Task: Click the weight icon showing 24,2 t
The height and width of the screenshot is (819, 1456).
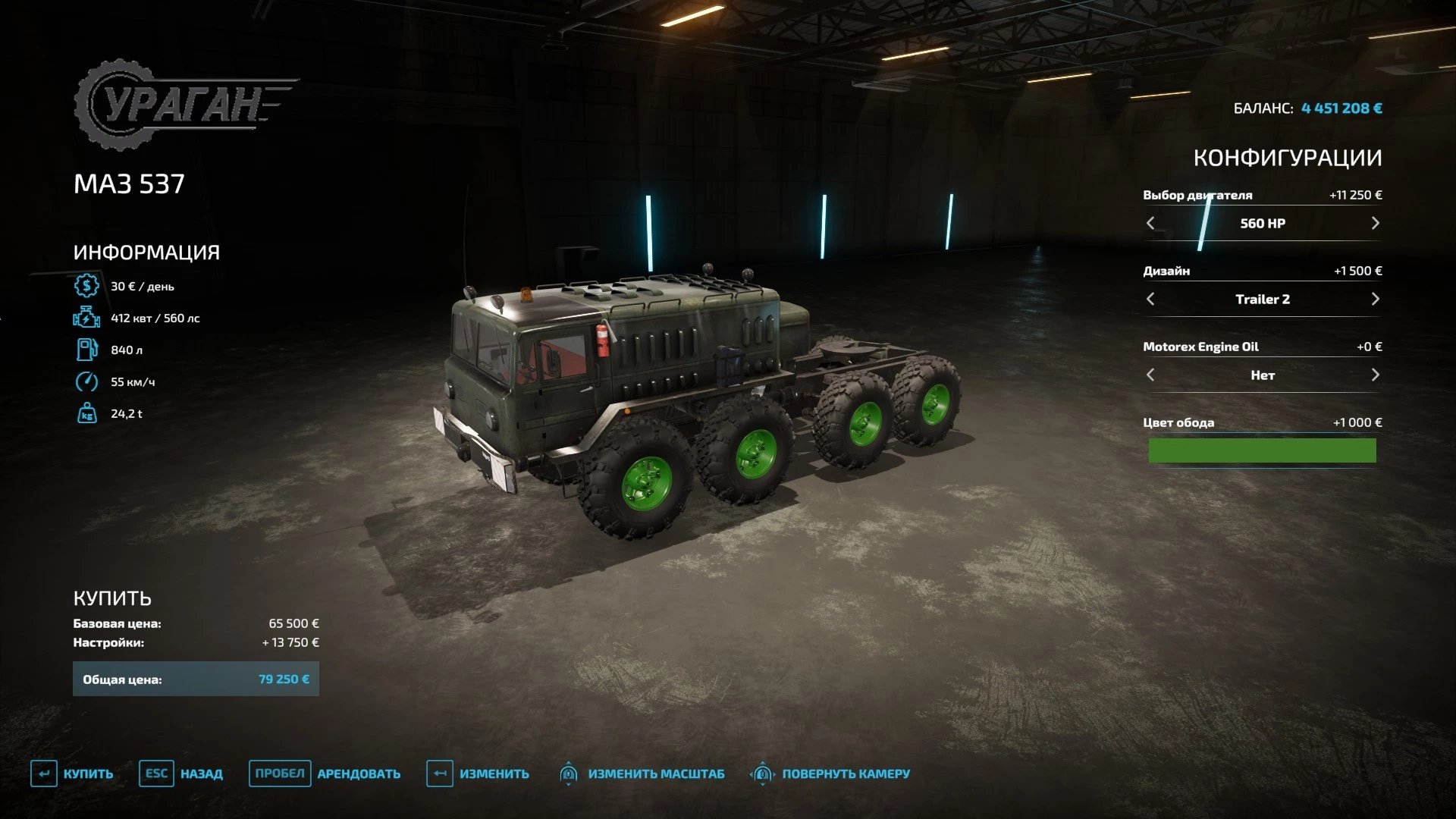Action: tap(86, 413)
